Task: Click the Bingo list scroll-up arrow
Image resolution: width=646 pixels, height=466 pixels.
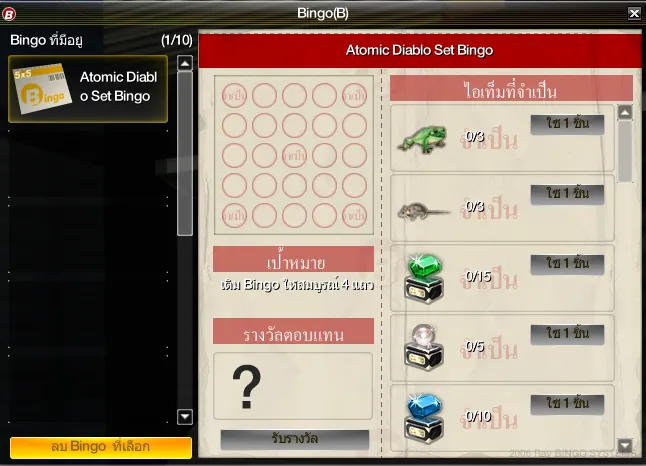Action: [184, 62]
